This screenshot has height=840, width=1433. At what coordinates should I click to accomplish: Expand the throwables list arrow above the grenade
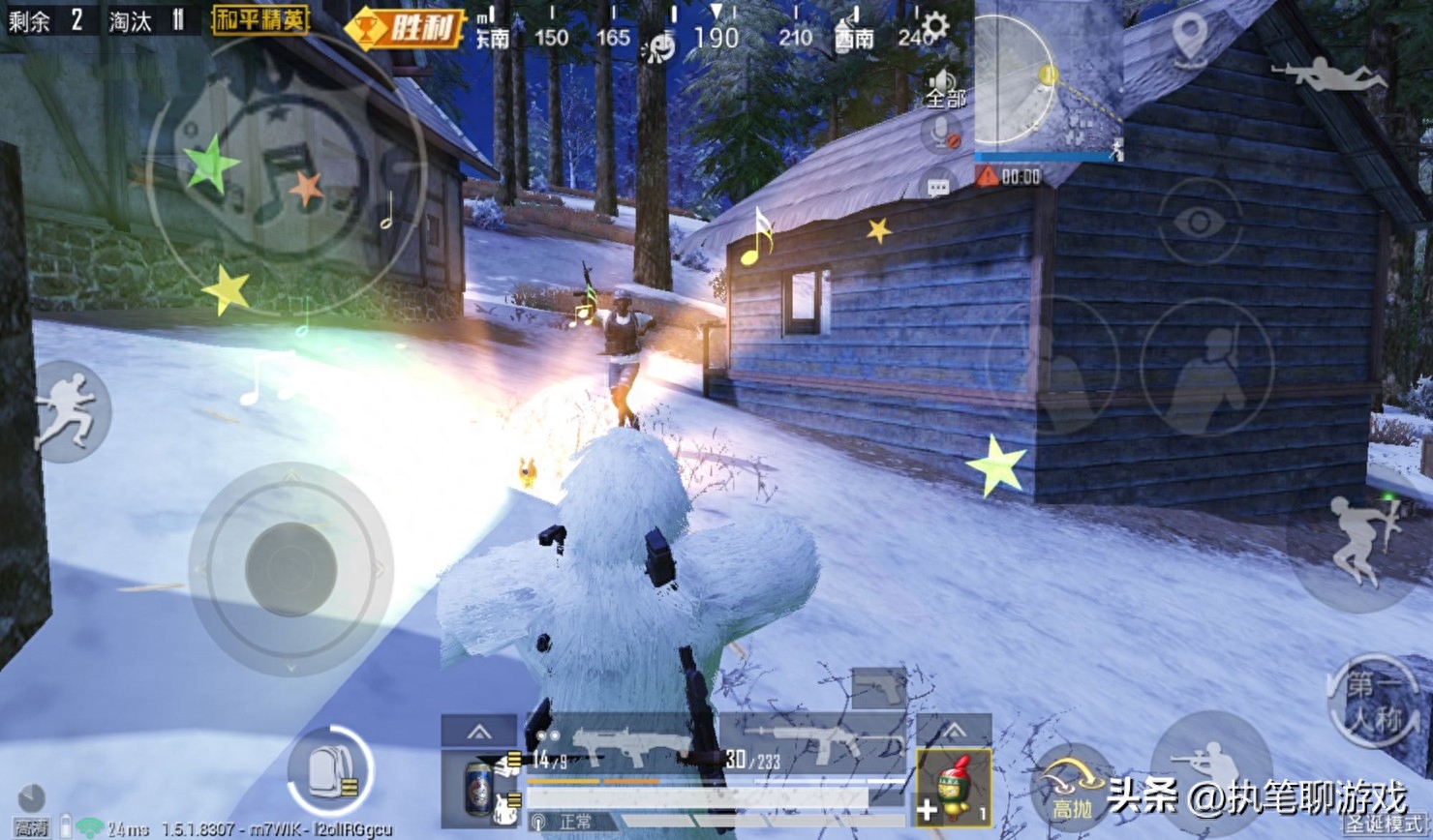point(954,730)
